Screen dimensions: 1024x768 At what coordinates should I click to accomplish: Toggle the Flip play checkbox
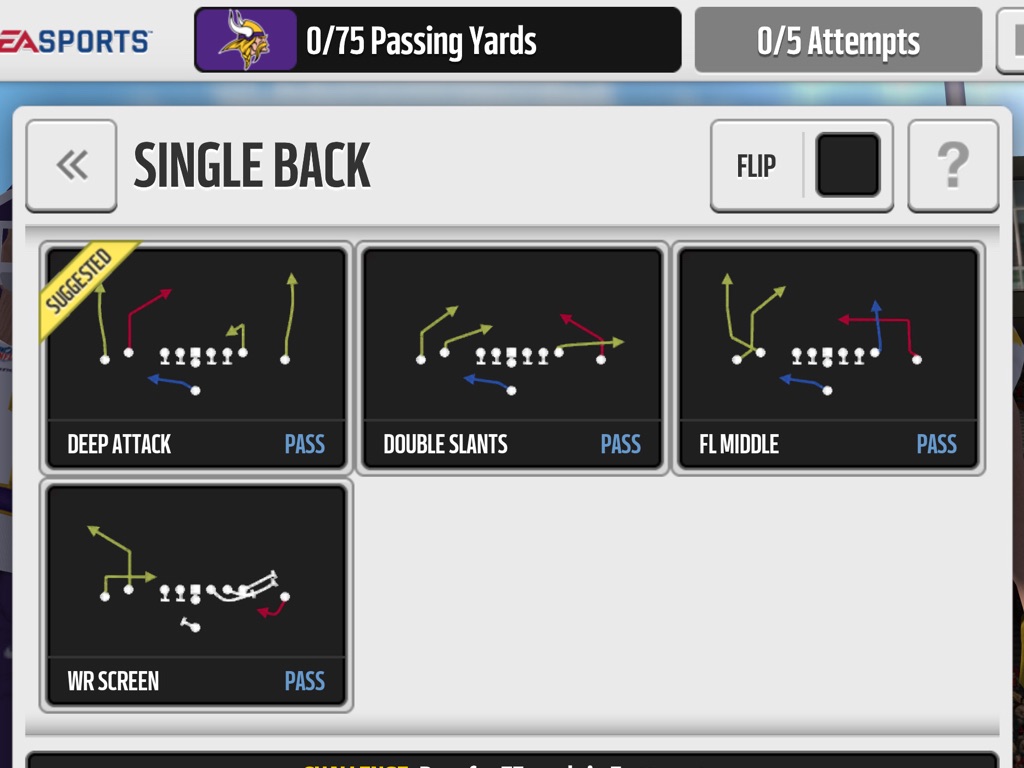coord(848,165)
